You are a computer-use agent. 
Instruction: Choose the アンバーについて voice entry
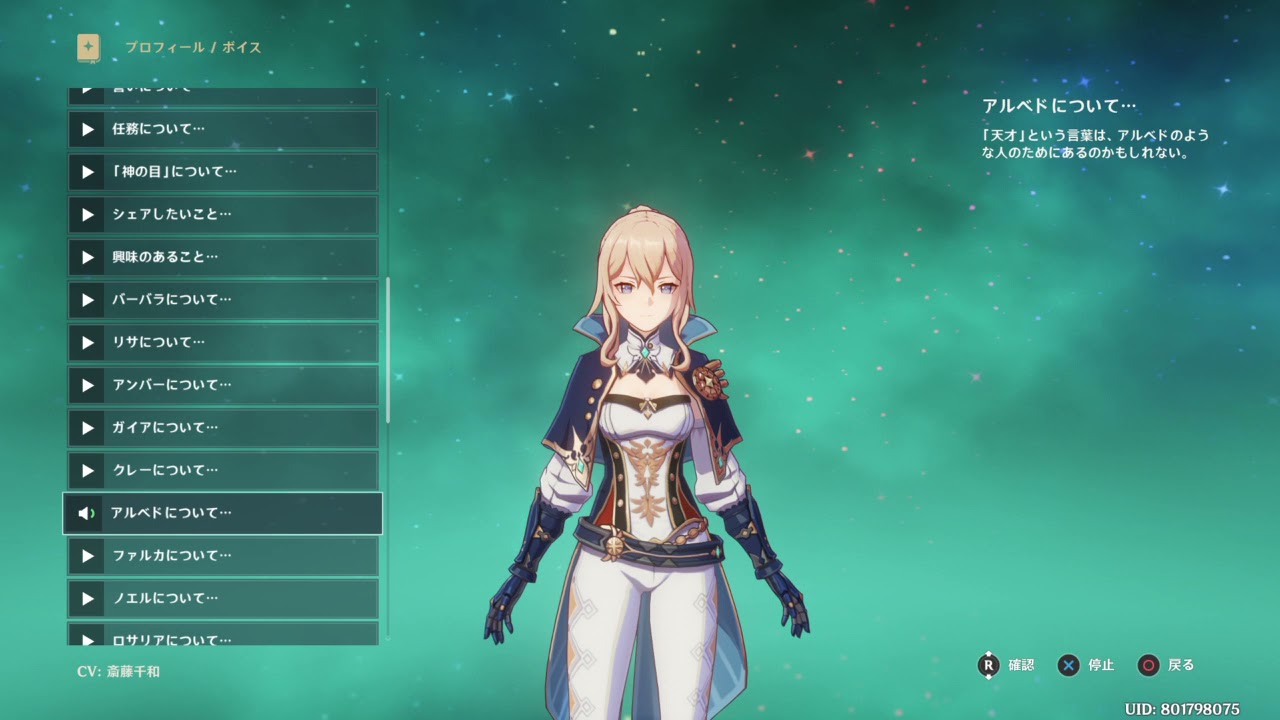click(x=222, y=385)
